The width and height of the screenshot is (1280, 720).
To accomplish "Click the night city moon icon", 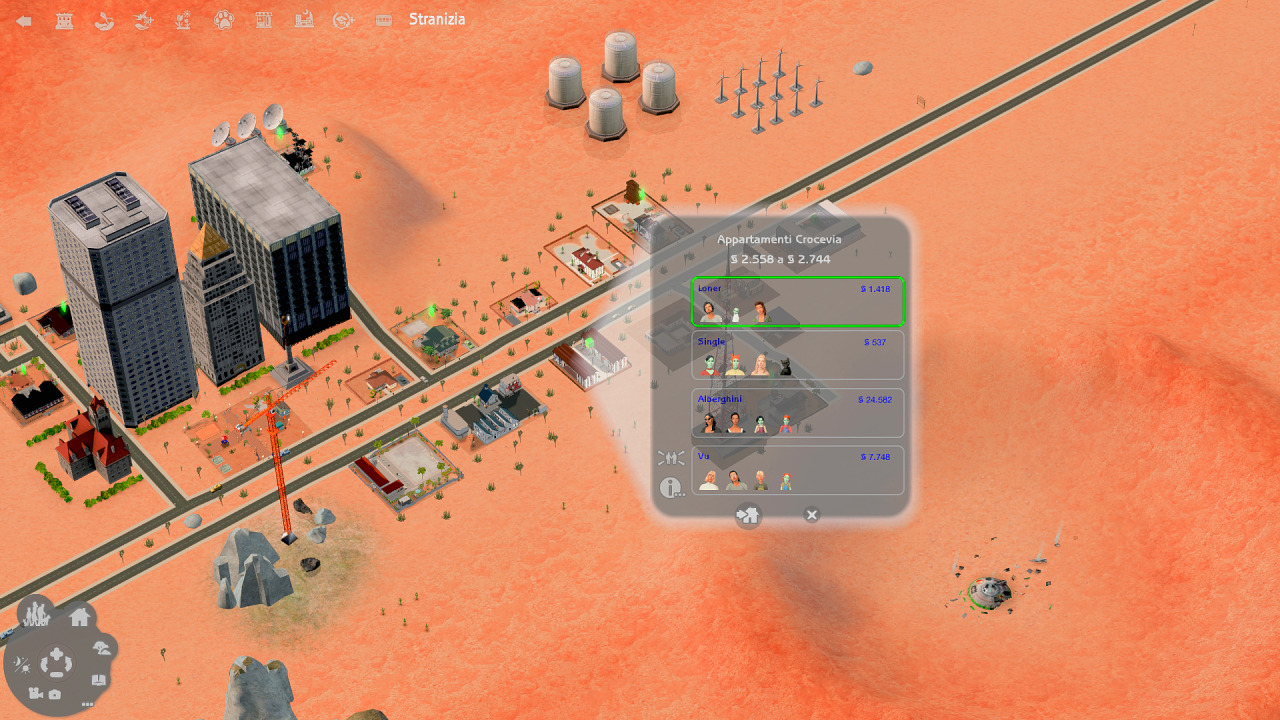I will 304,20.
